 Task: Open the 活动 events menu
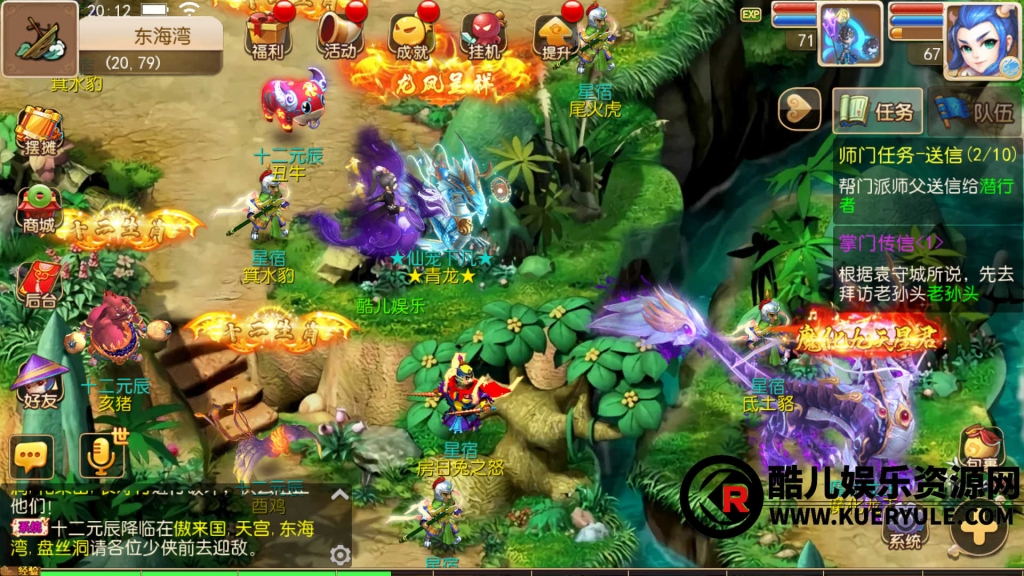pos(338,36)
